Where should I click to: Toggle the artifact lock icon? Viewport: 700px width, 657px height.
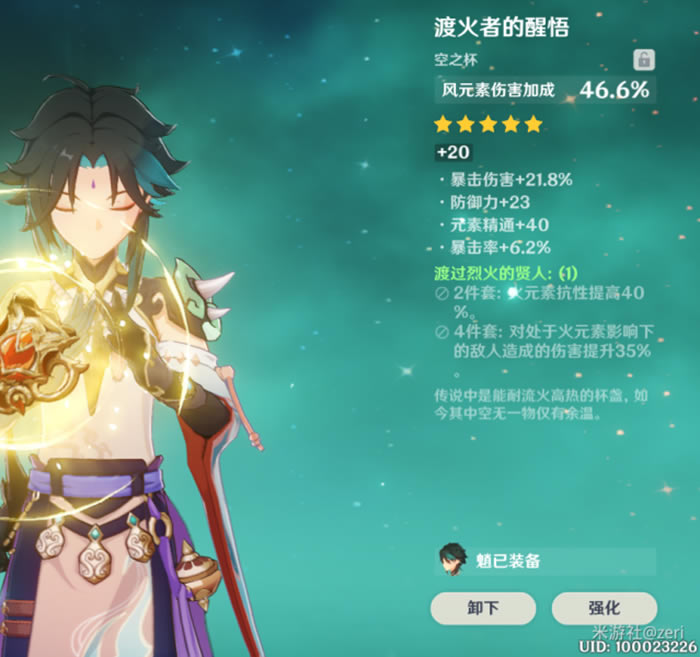[x=644, y=60]
